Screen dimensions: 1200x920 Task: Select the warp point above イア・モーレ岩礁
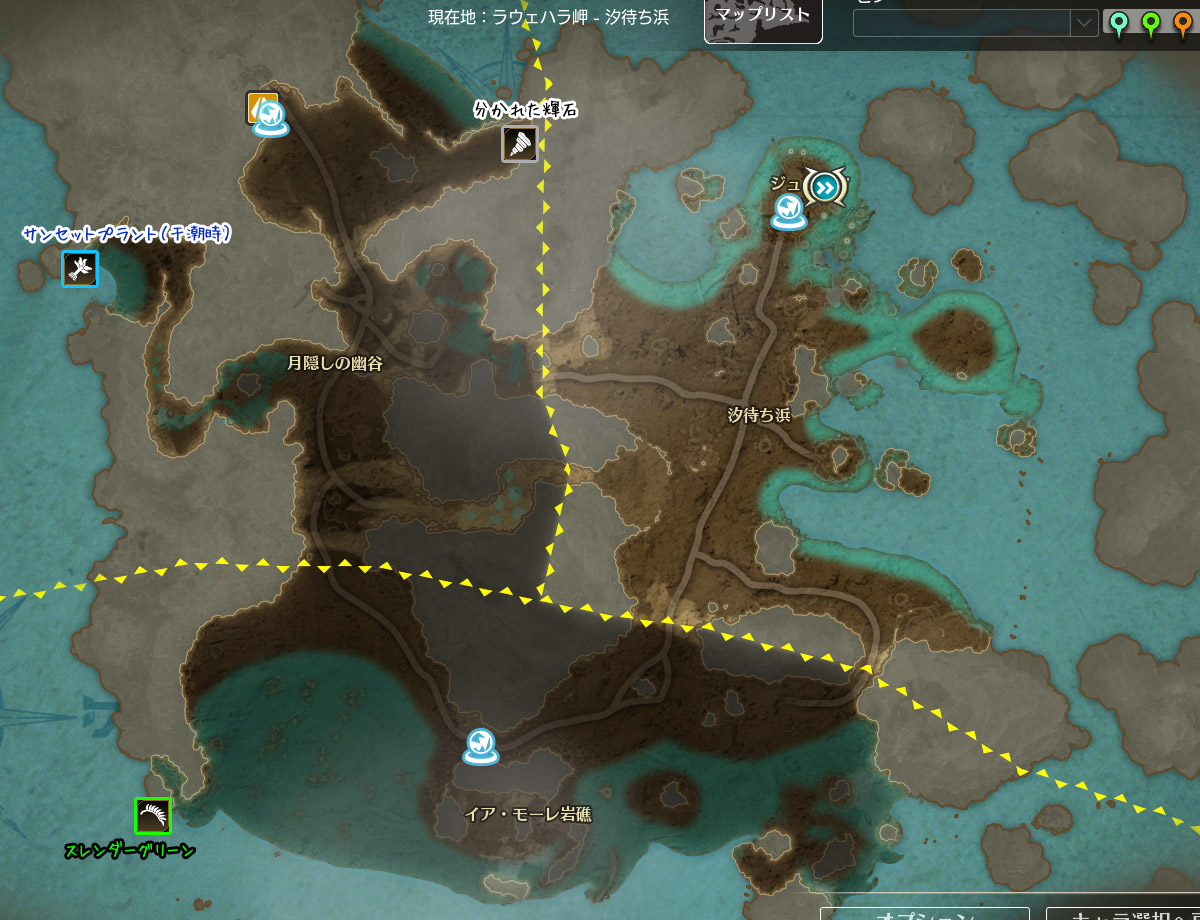(480, 745)
